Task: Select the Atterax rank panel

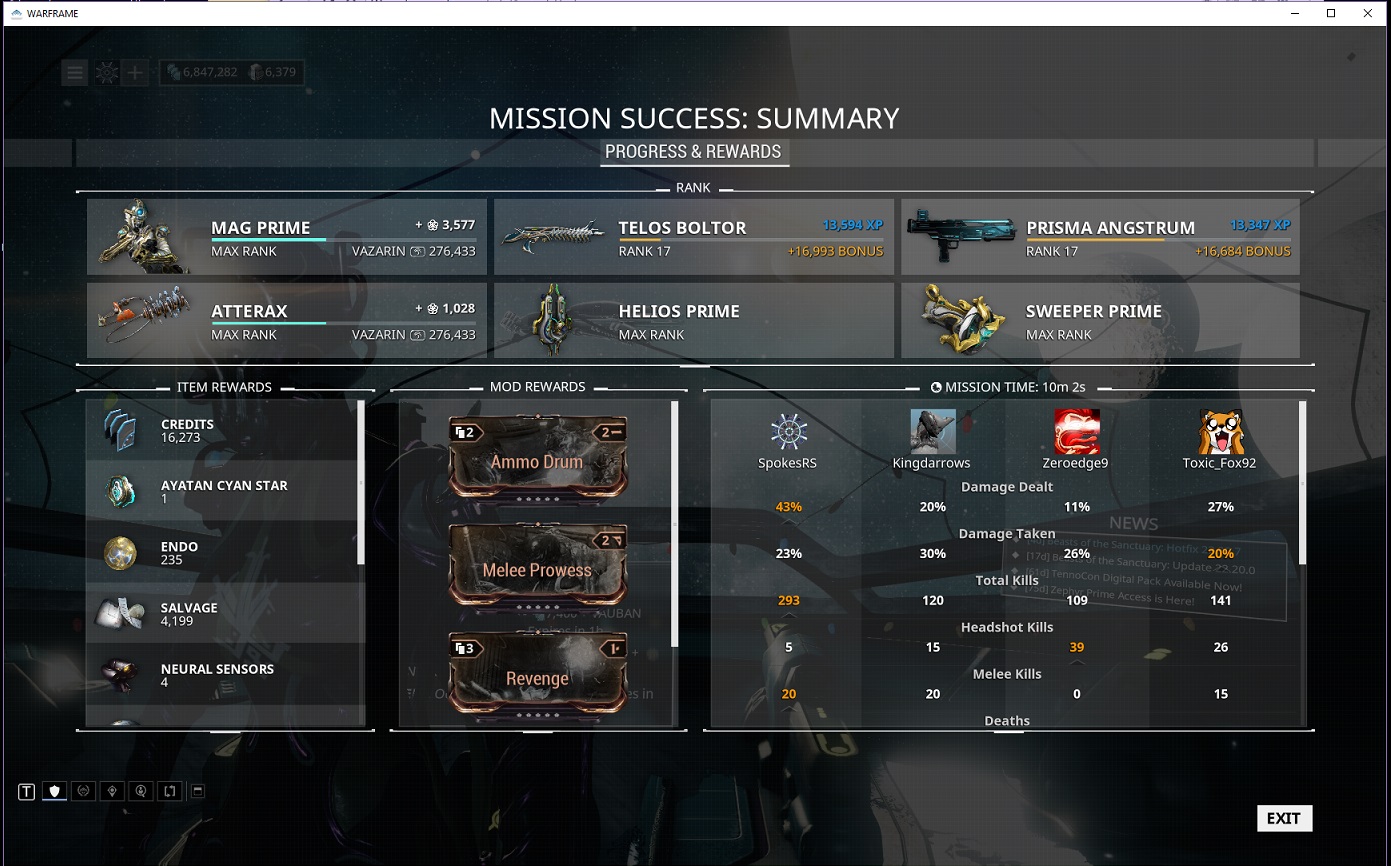Action: 287,320
